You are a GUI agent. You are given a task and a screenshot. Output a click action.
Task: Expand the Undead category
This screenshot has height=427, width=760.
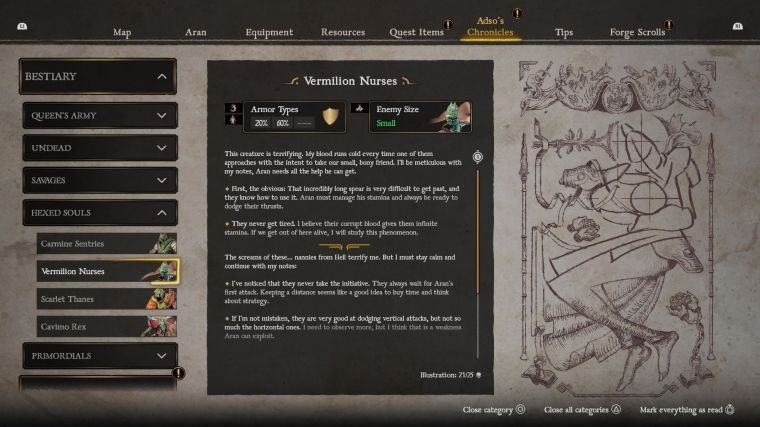99,148
